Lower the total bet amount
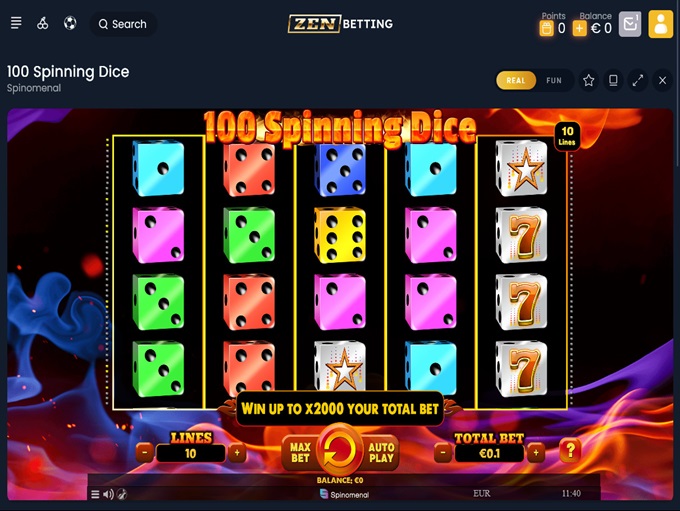680x511 pixels. [x=444, y=453]
